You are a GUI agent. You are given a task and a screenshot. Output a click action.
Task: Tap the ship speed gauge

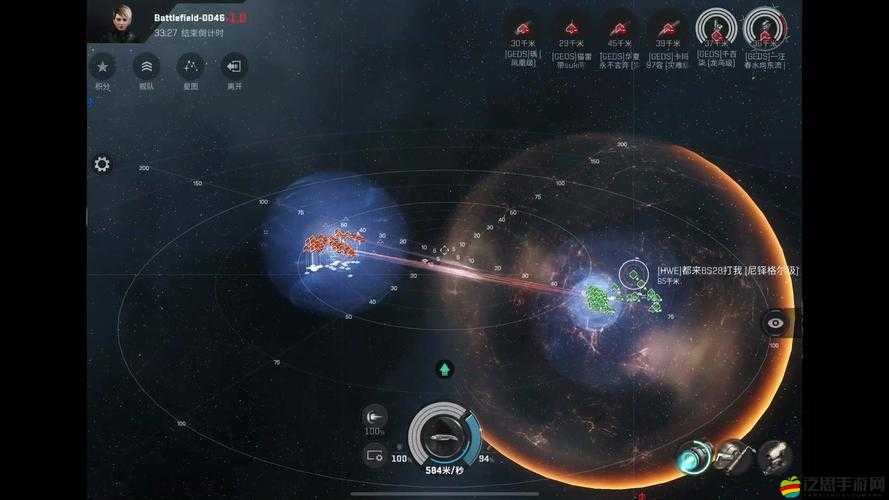[443, 438]
